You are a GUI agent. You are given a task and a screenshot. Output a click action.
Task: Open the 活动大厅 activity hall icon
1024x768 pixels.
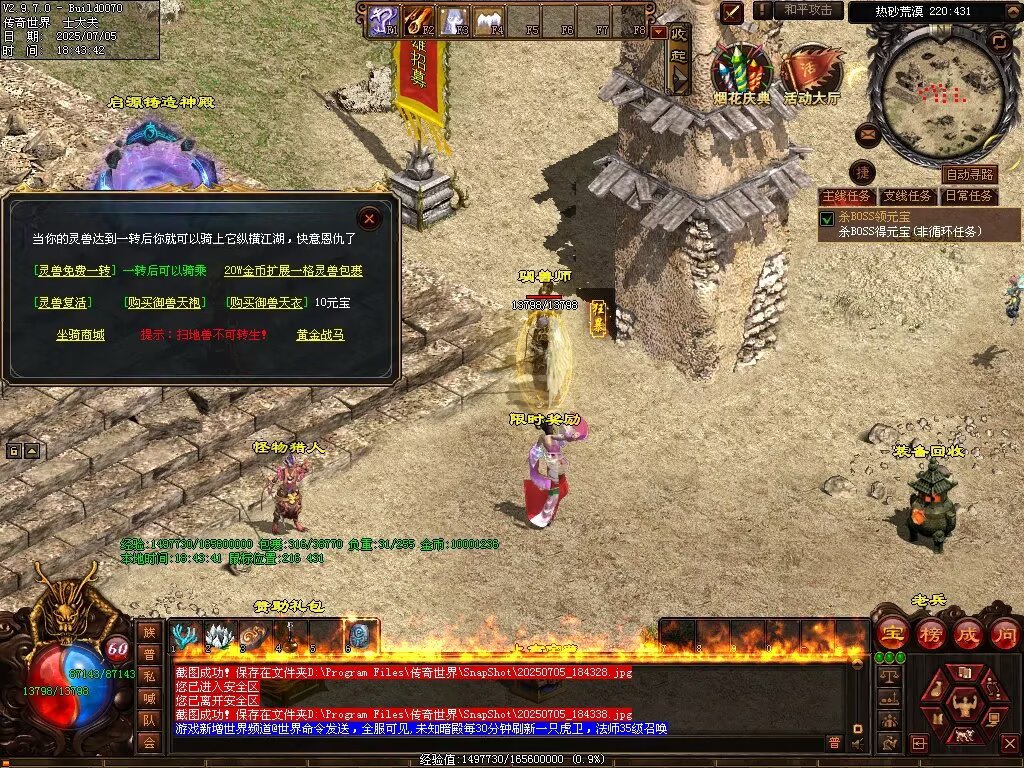coord(811,70)
